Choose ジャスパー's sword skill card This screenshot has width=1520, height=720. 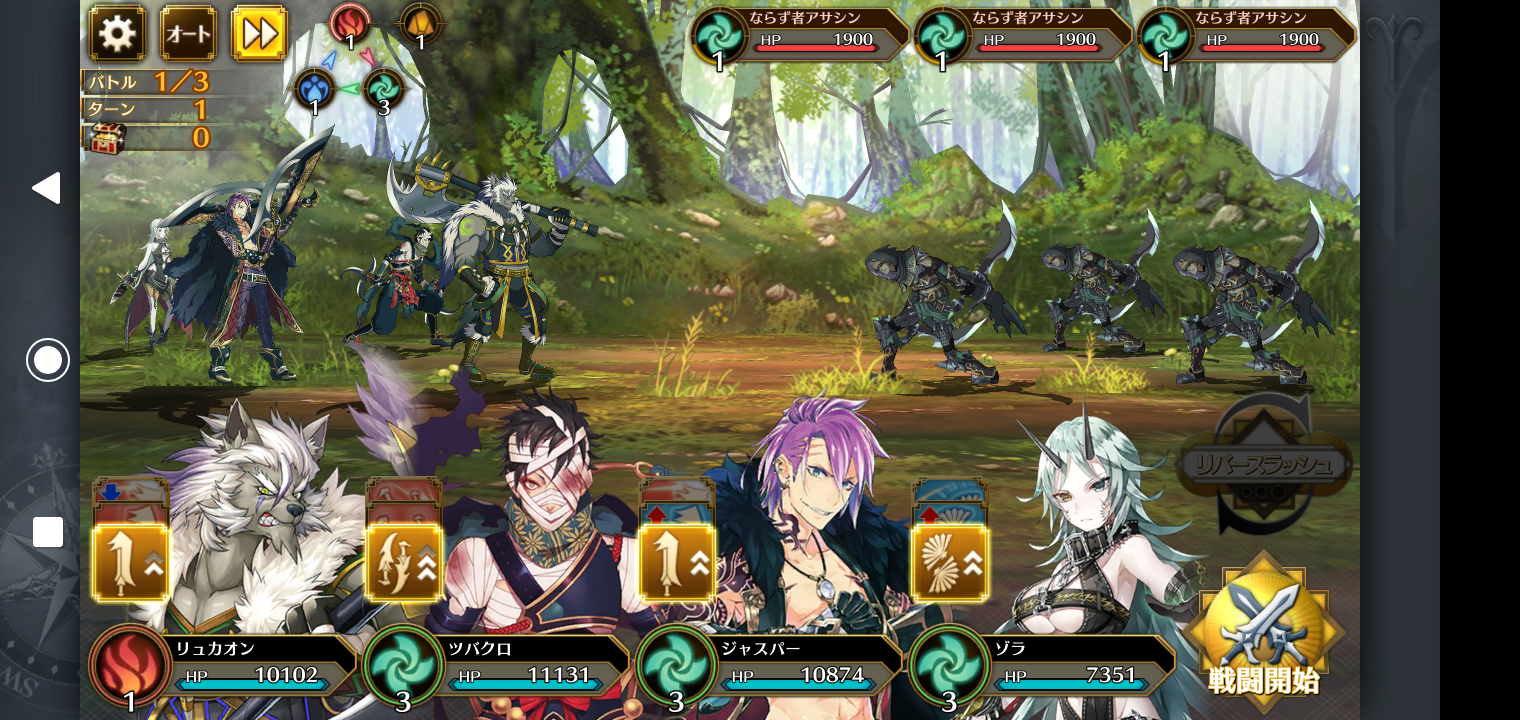pyautogui.click(x=677, y=561)
